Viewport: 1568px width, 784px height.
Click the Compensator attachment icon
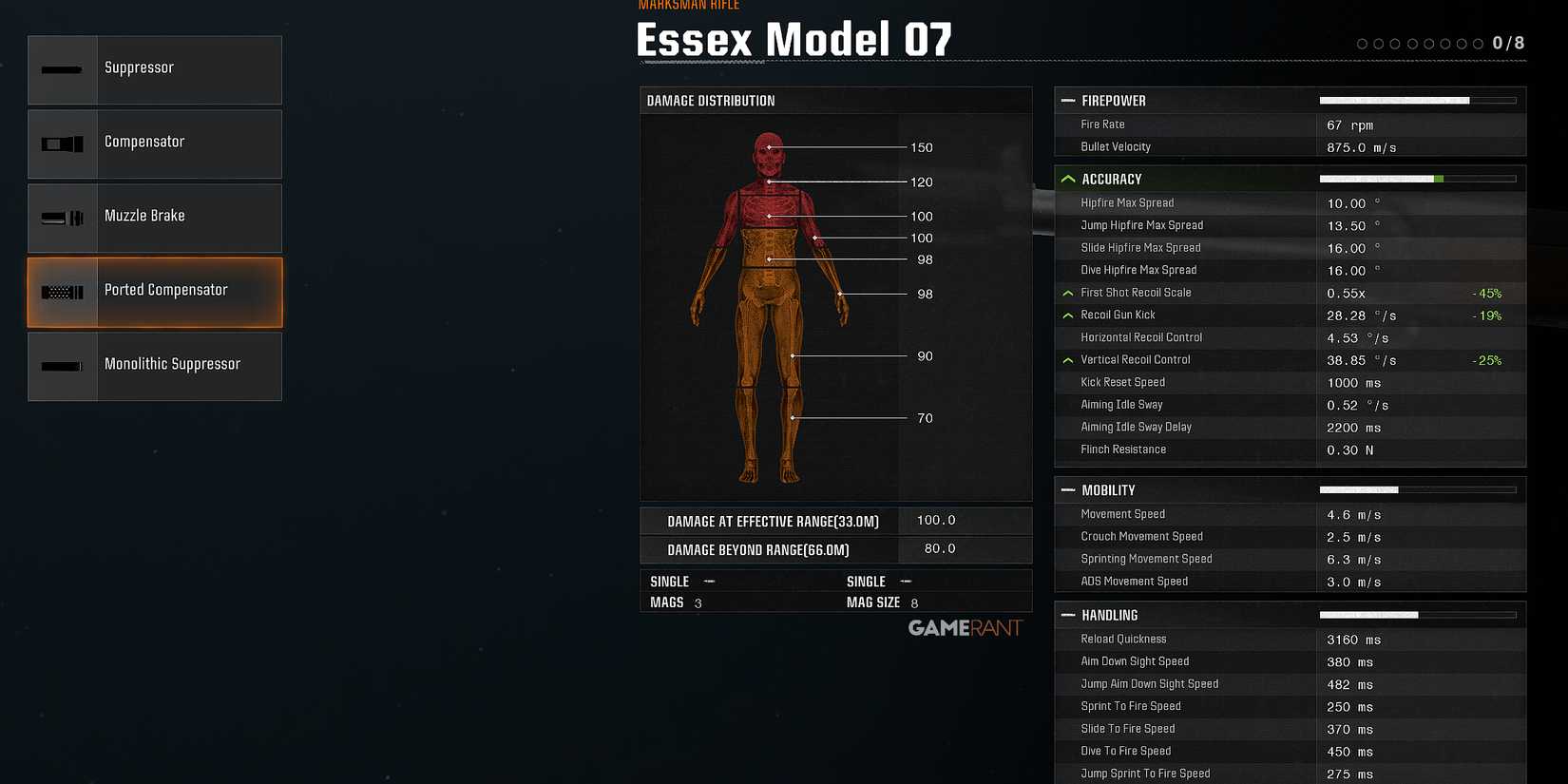pos(62,143)
